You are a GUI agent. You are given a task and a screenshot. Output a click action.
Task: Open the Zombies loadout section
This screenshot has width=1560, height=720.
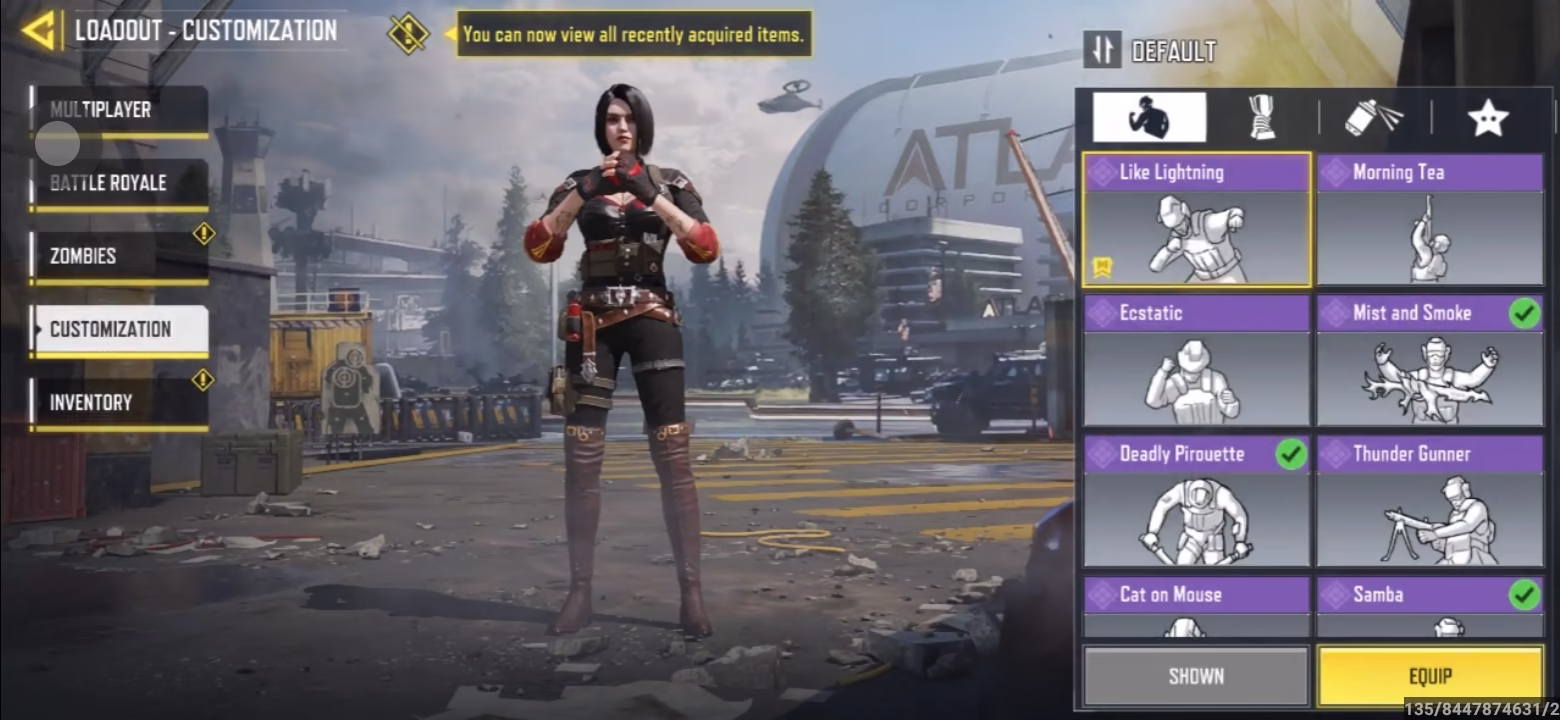pos(120,257)
